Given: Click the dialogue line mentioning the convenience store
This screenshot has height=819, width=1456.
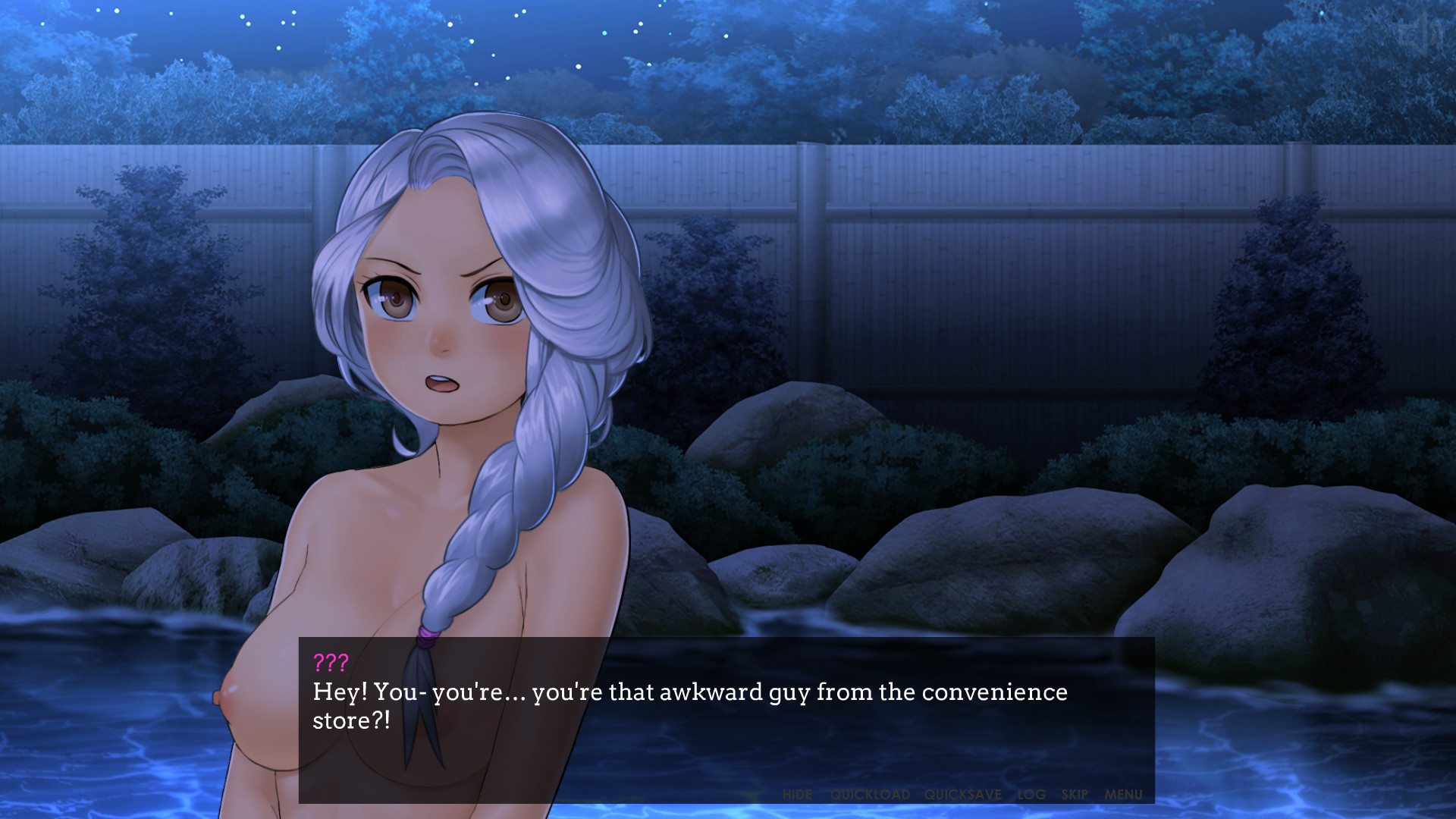Looking at the screenshot, I should 682,692.
